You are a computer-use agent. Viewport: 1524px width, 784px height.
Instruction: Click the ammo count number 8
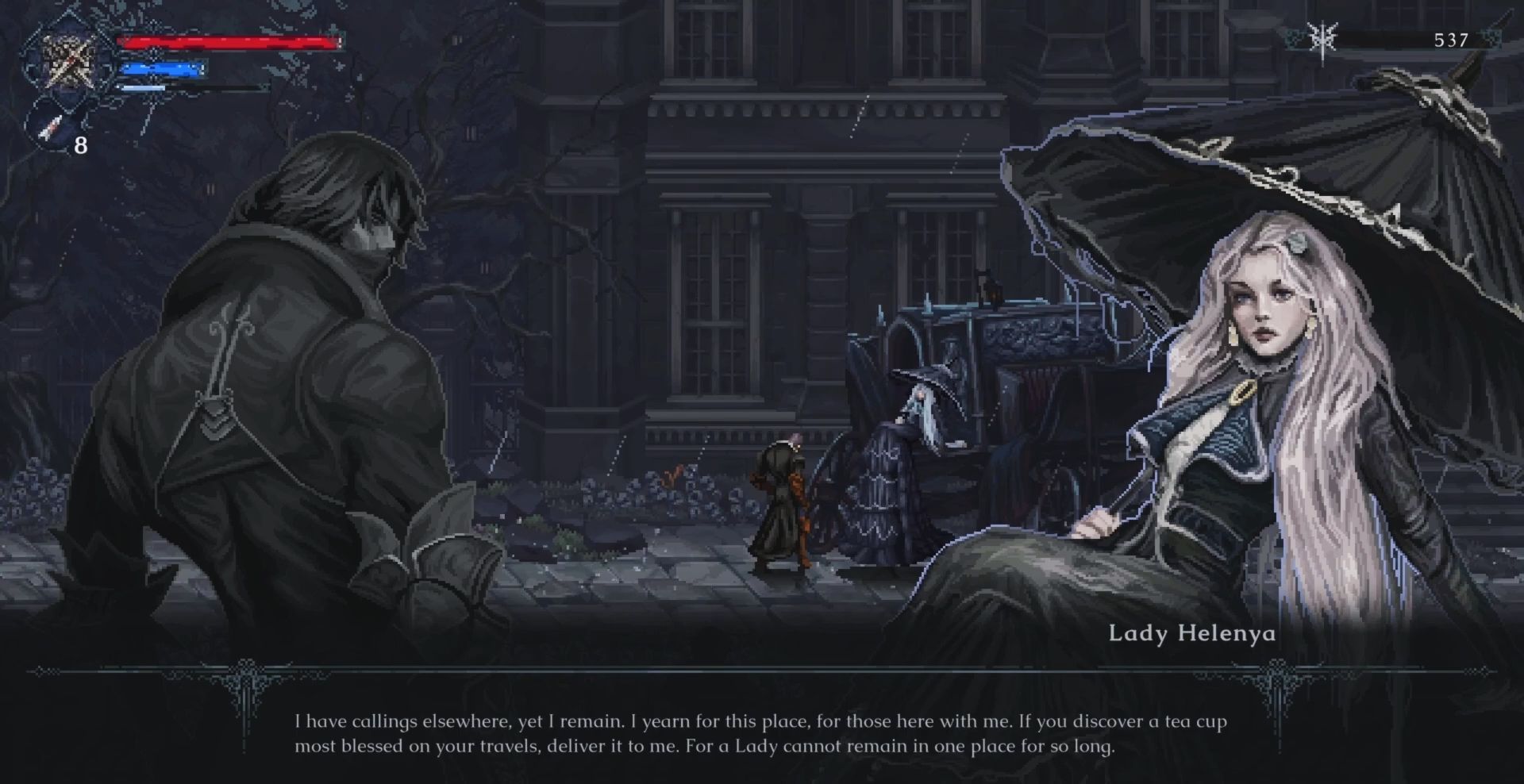click(79, 145)
